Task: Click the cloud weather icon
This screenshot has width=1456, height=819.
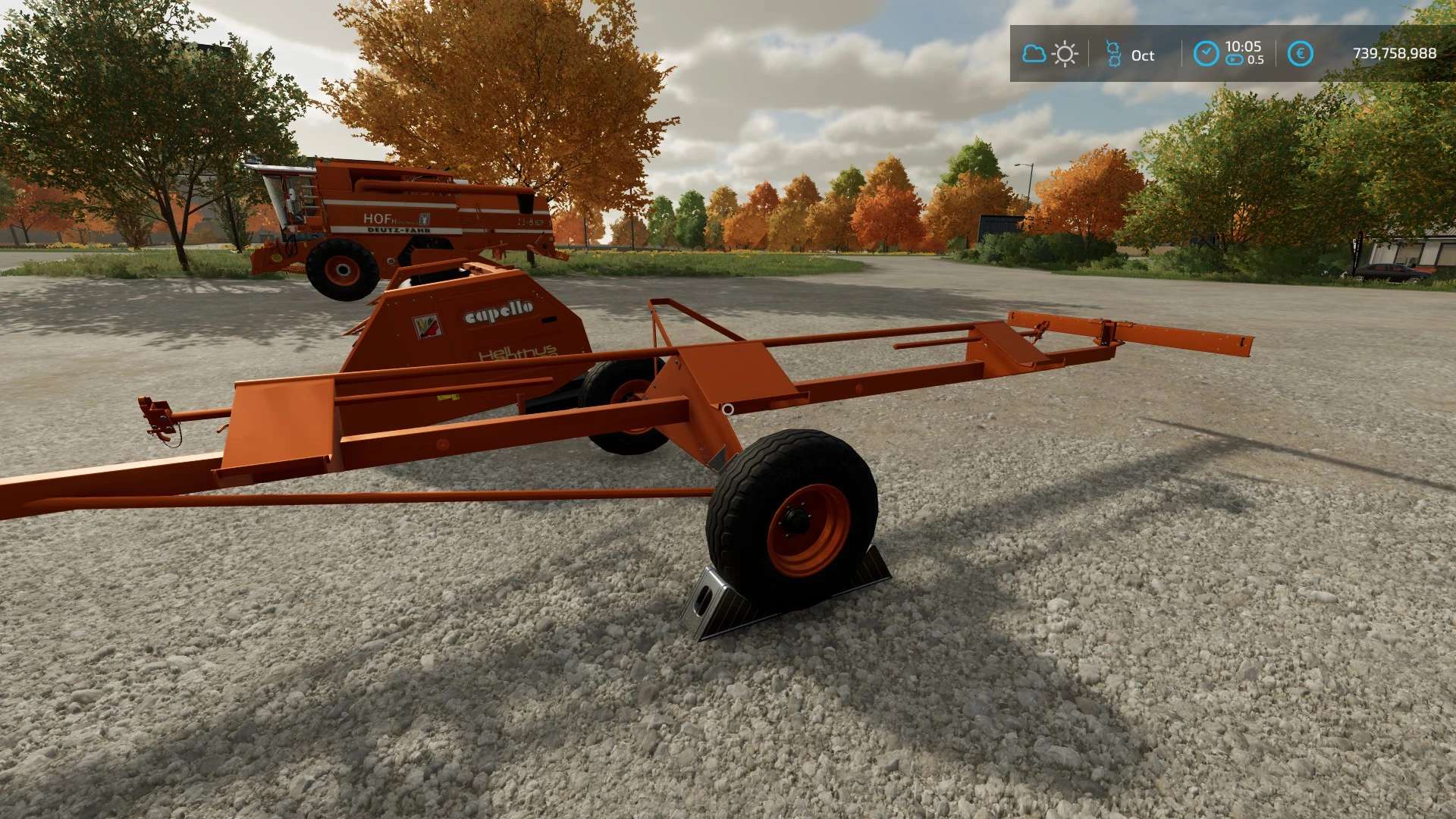Action: pos(1034,54)
